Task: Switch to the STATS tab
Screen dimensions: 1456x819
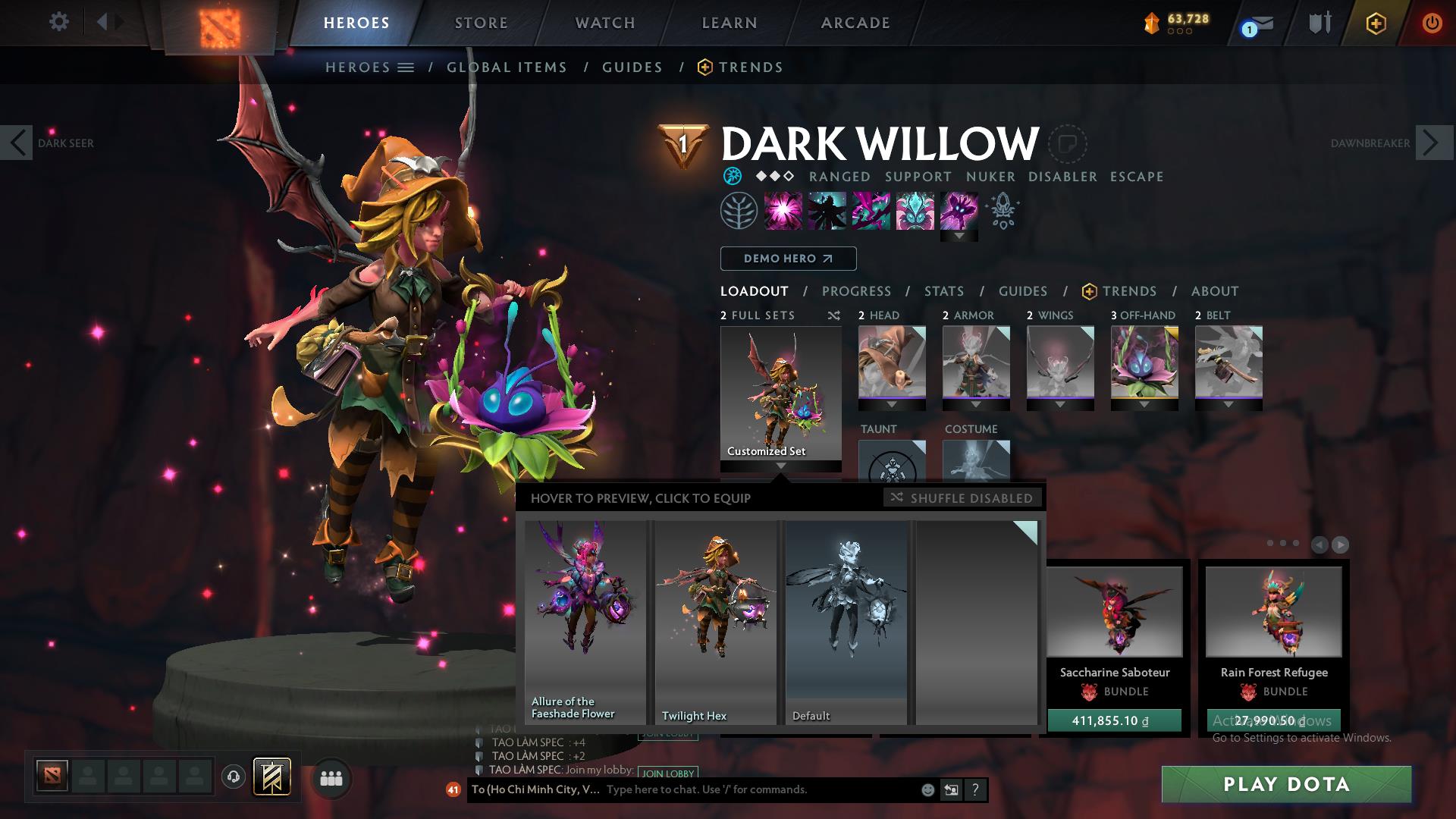Action: 943,290
